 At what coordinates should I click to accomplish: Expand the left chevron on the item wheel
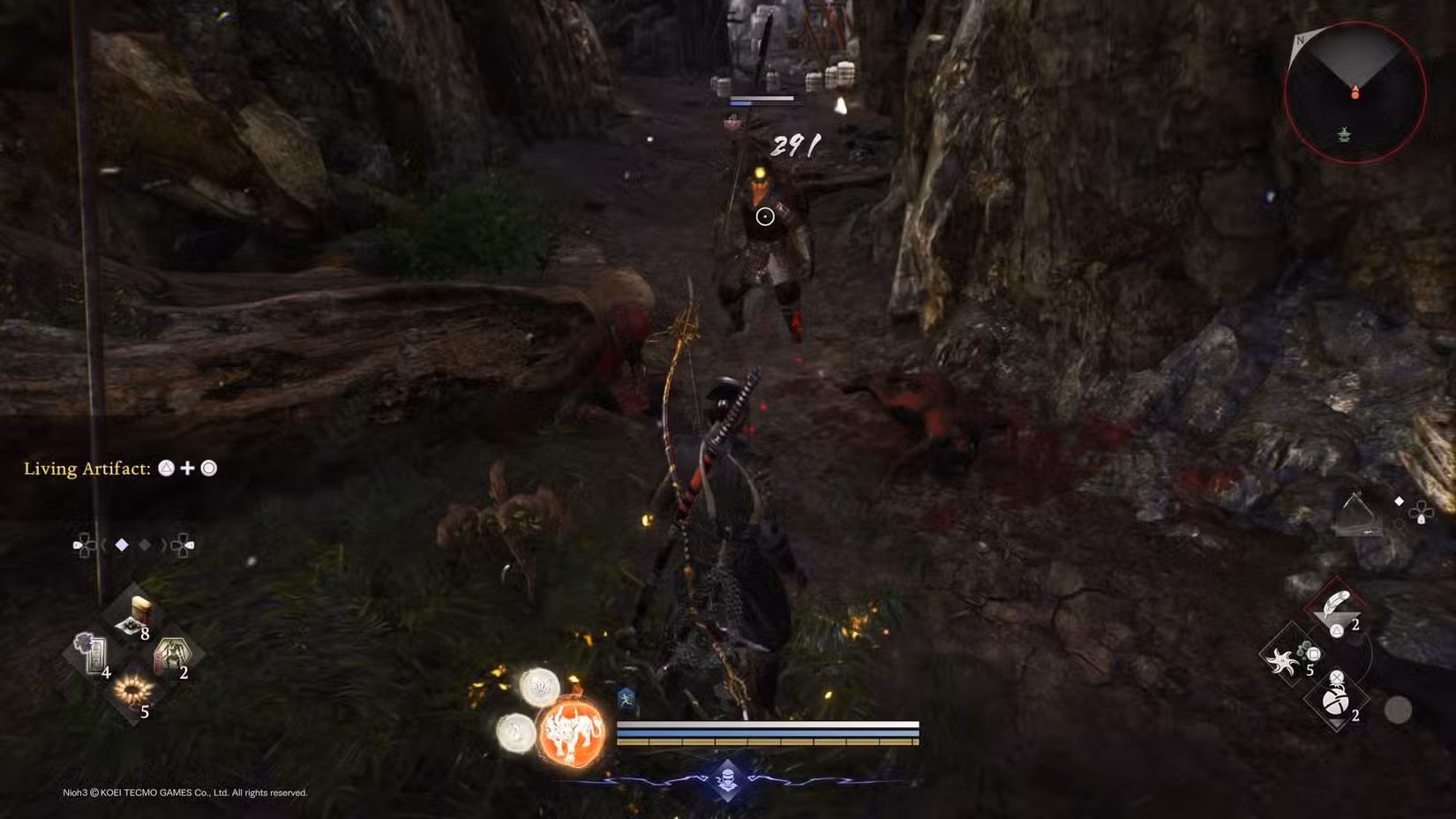105,545
